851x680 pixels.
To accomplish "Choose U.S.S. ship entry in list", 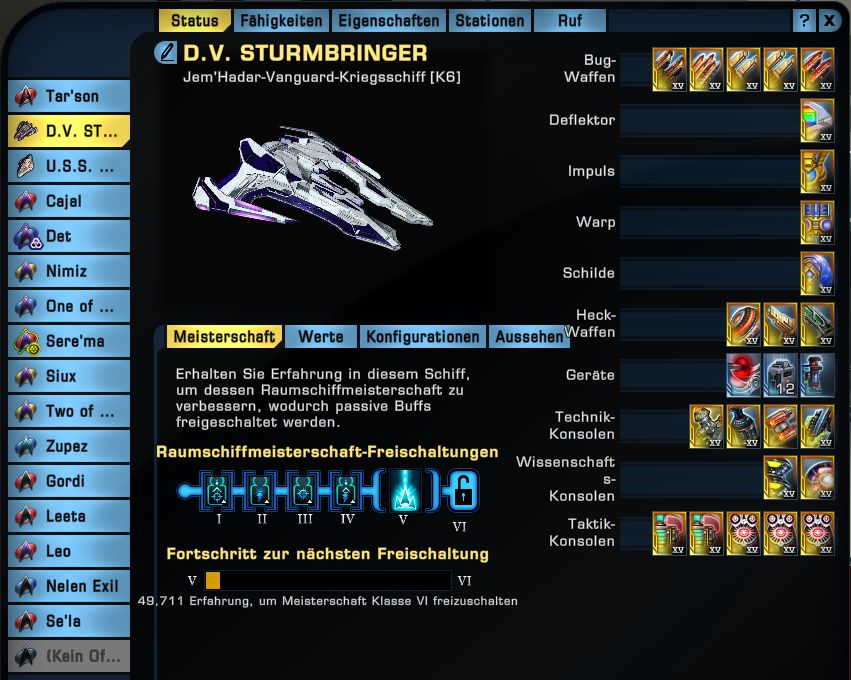I will pyautogui.click(x=70, y=166).
